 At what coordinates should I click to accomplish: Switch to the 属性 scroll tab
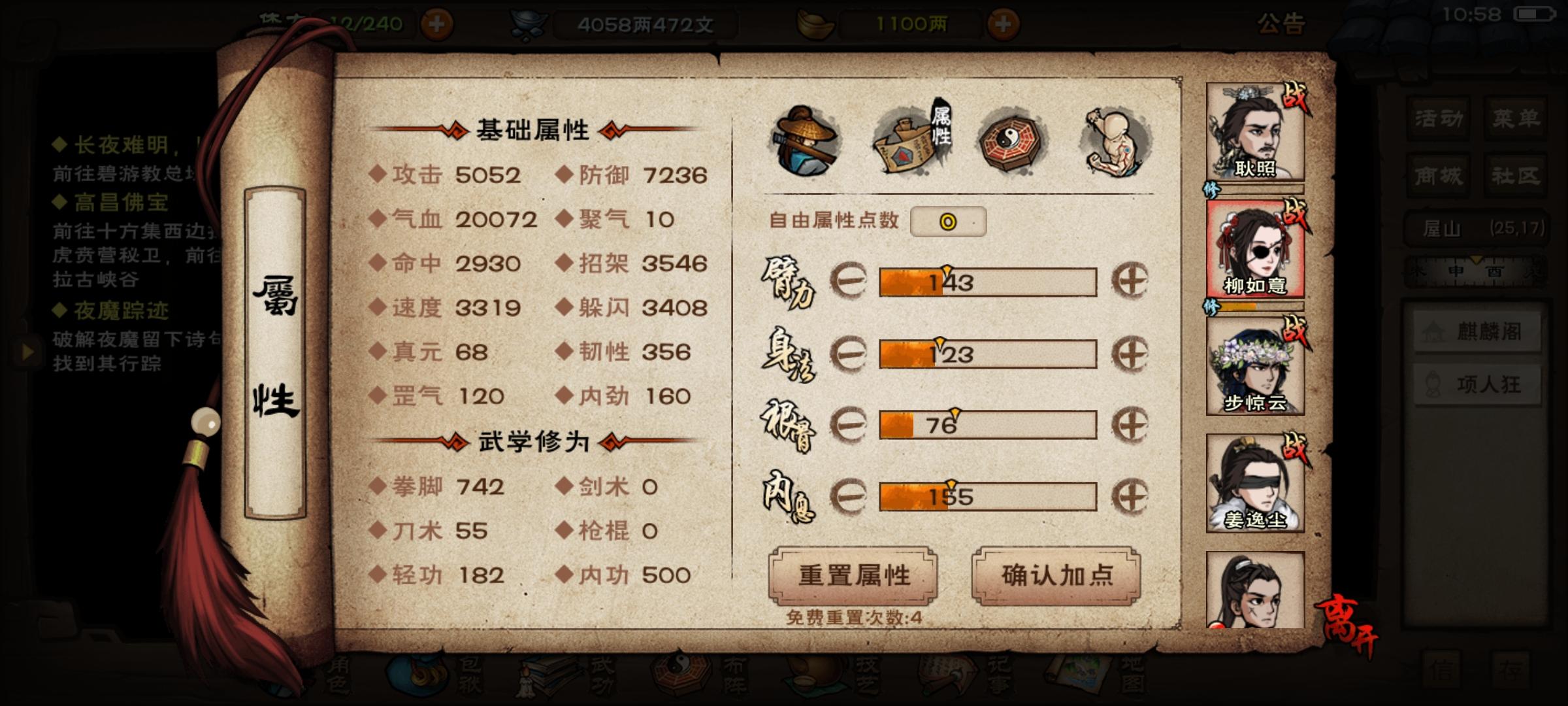(x=909, y=141)
